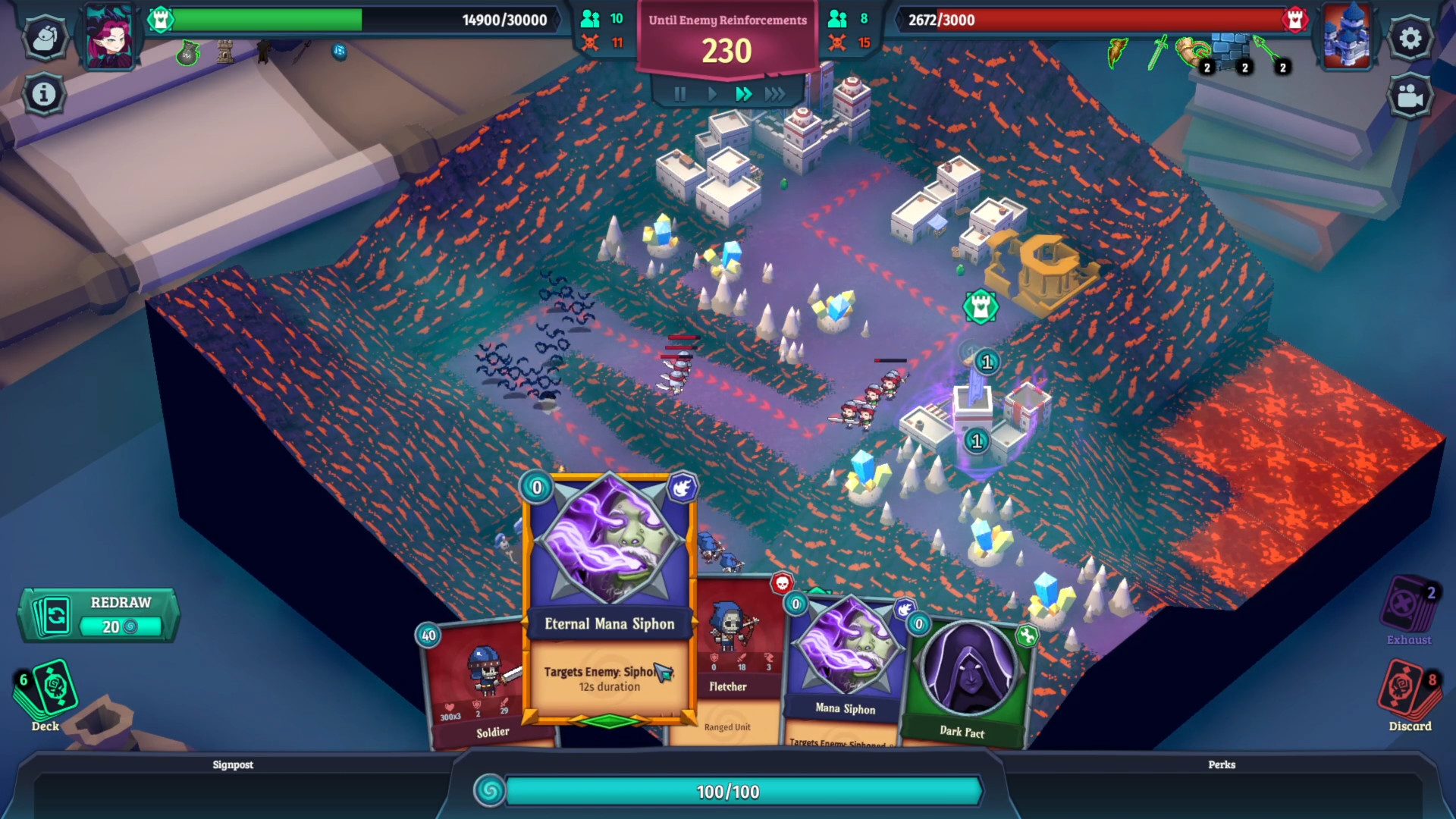Open the Perks tab
Screen dimensions: 1456x819
click(1221, 765)
